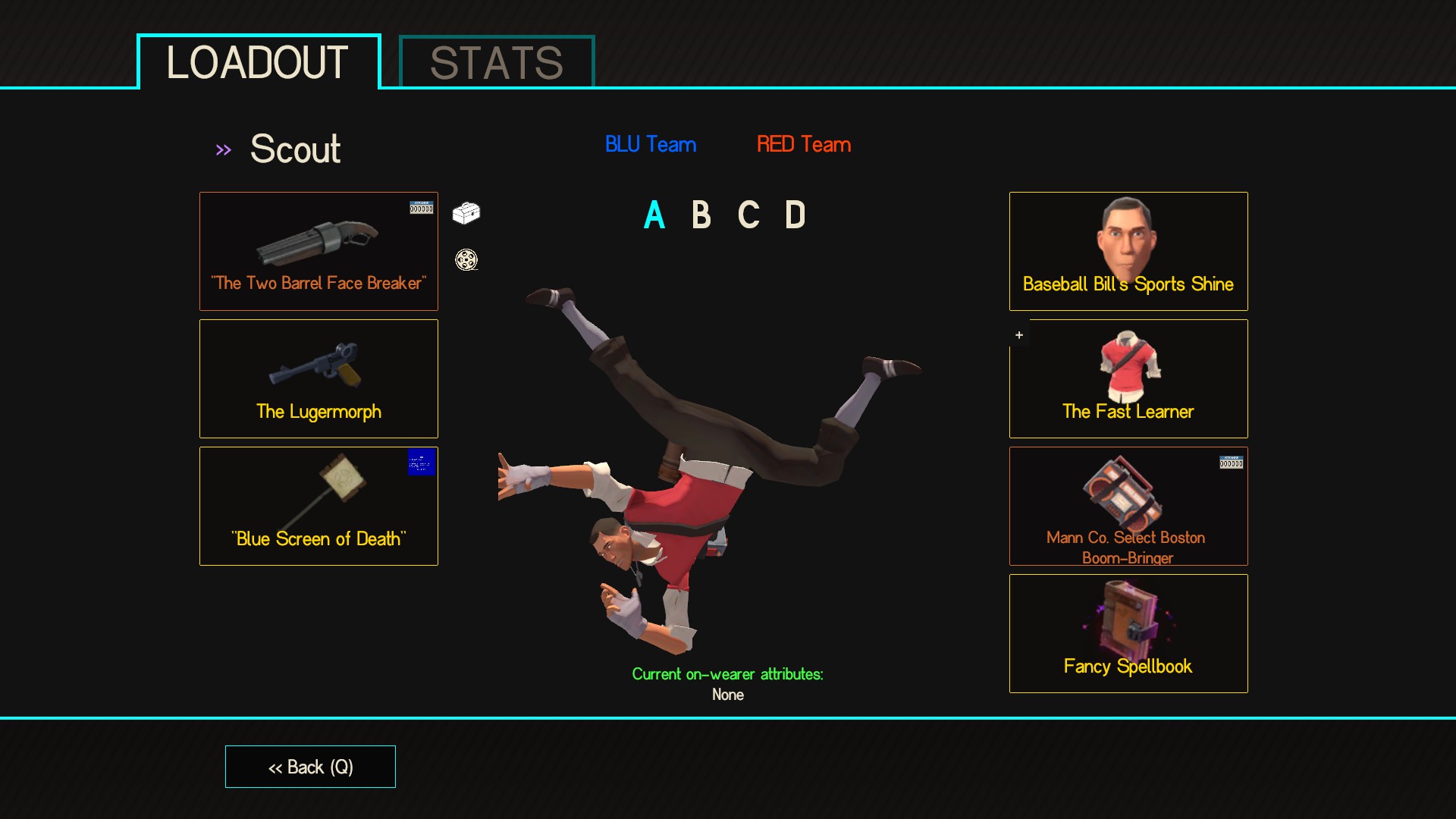The width and height of the screenshot is (1456, 819).
Task: Choose the RED Team preview
Action: pyautogui.click(x=804, y=144)
